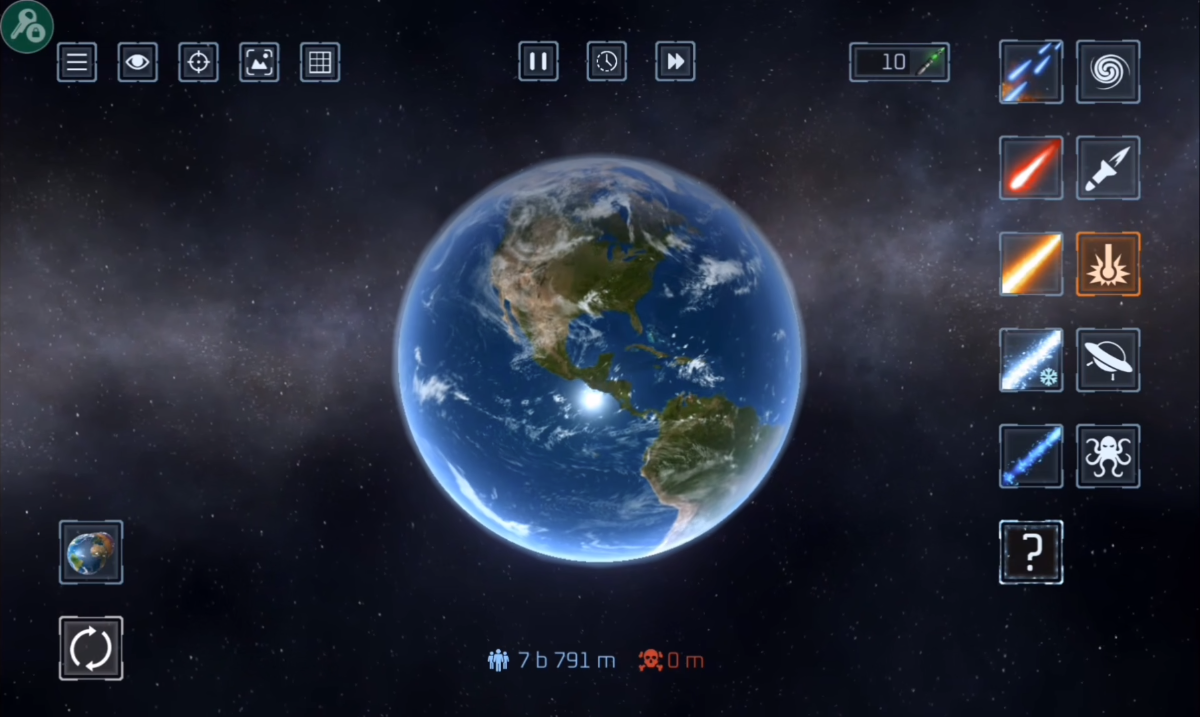Pick the red asteroid weapon
This screenshot has width=1200, height=717.
tap(1031, 168)
